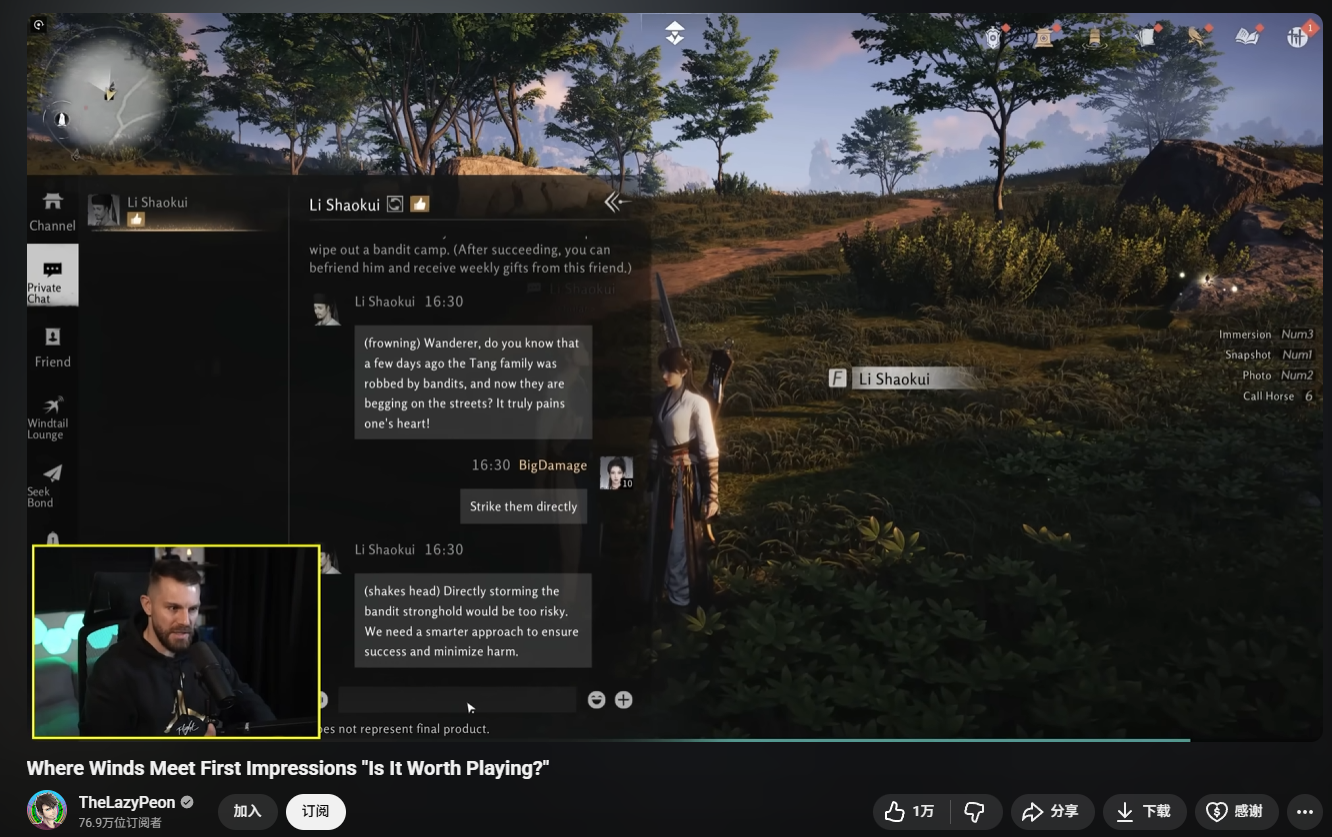Open the stacked papers icon
1332x837 pixels.
point(1146,37)
